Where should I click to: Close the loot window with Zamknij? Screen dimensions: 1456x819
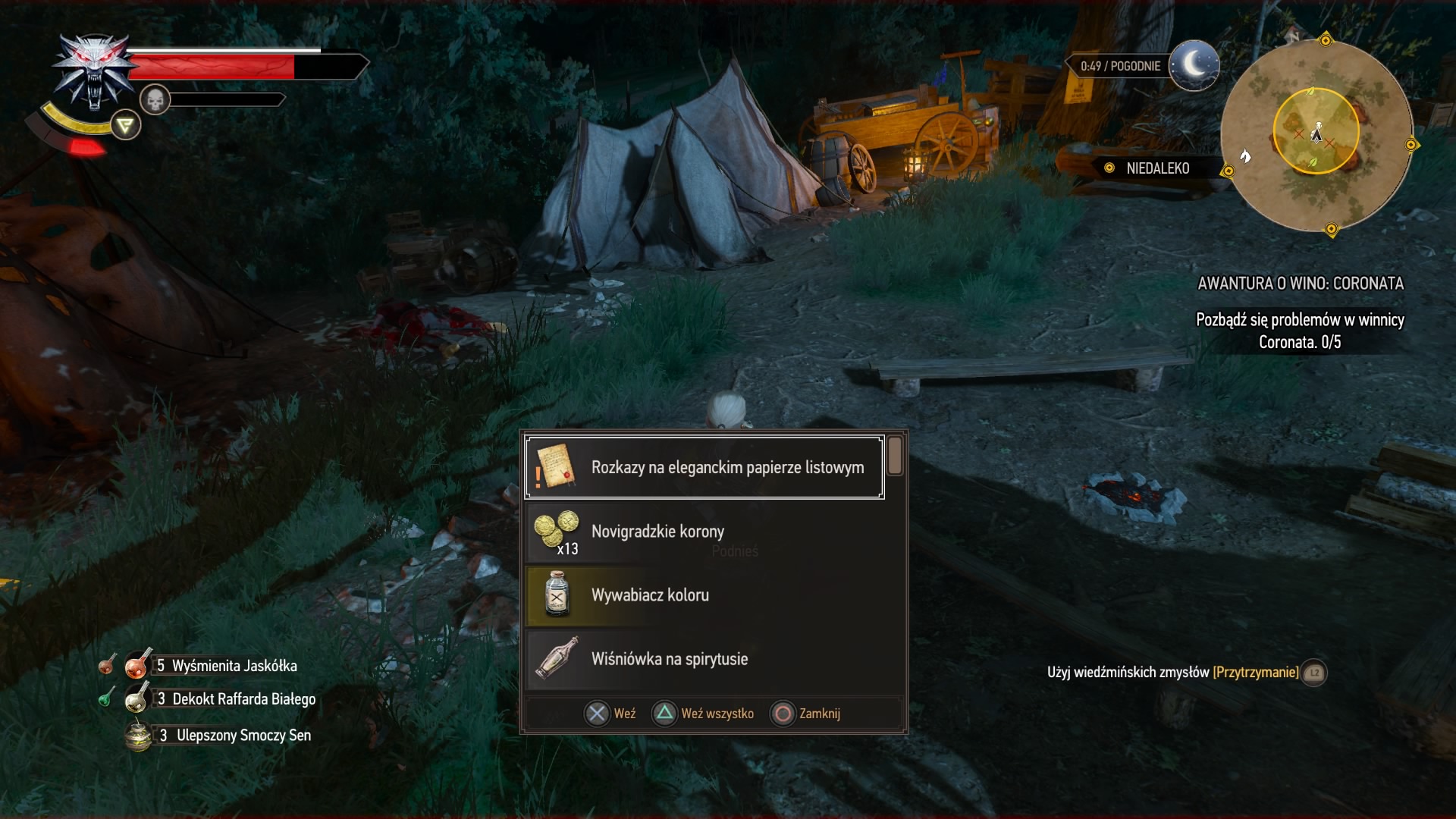806,714
